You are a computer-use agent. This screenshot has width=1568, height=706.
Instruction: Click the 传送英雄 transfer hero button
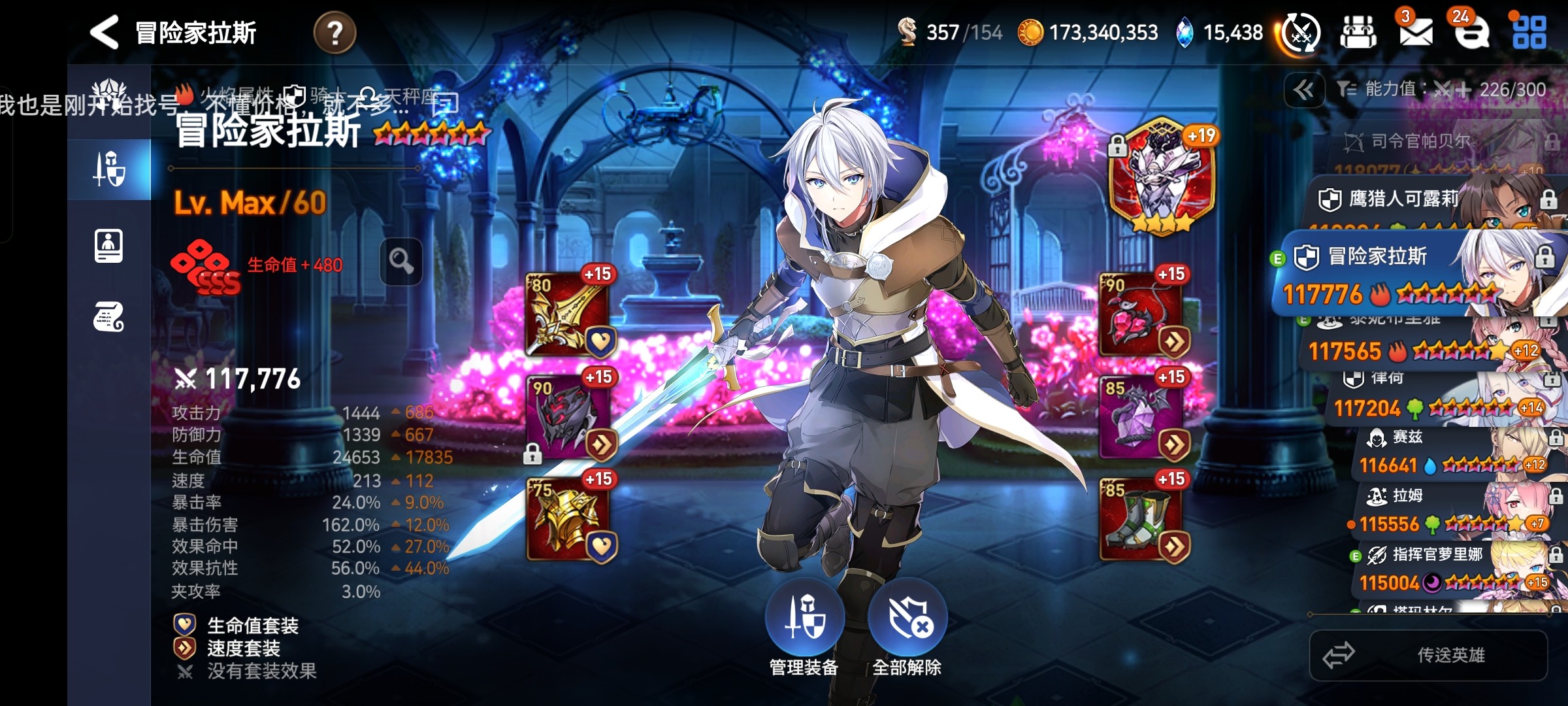click(x=1428, y=655)
